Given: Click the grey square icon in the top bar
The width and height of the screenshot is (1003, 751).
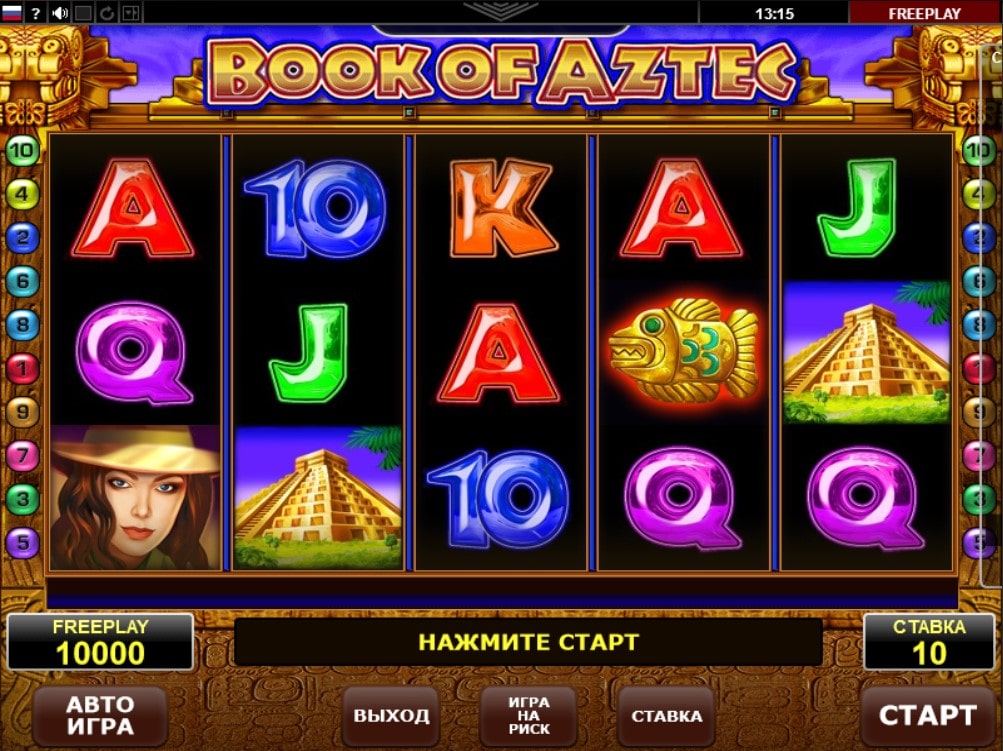Looking at the screenshot, I should click(x=84, y=13).
